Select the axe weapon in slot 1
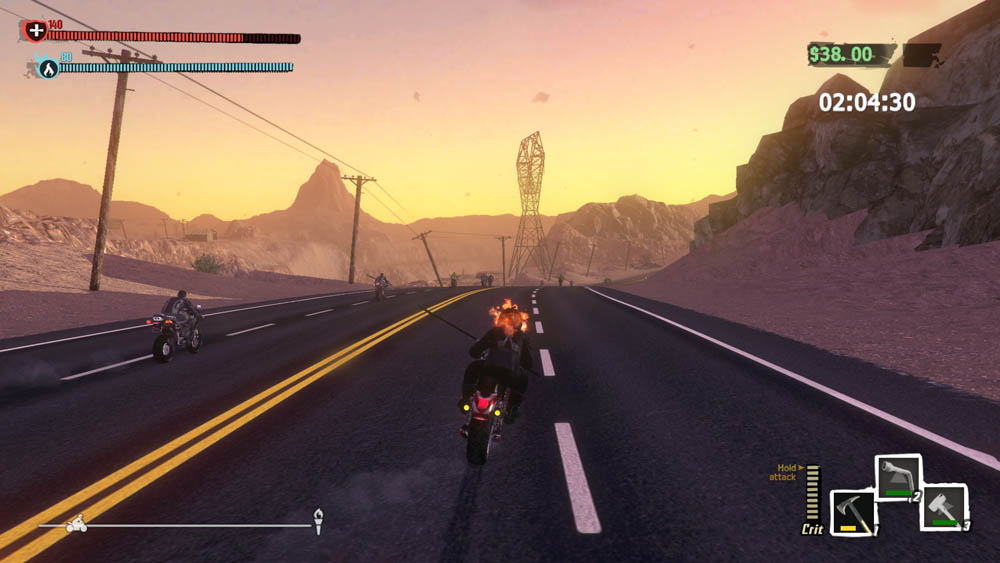This screenshot has height=563, width=1000. click(853, 511)
